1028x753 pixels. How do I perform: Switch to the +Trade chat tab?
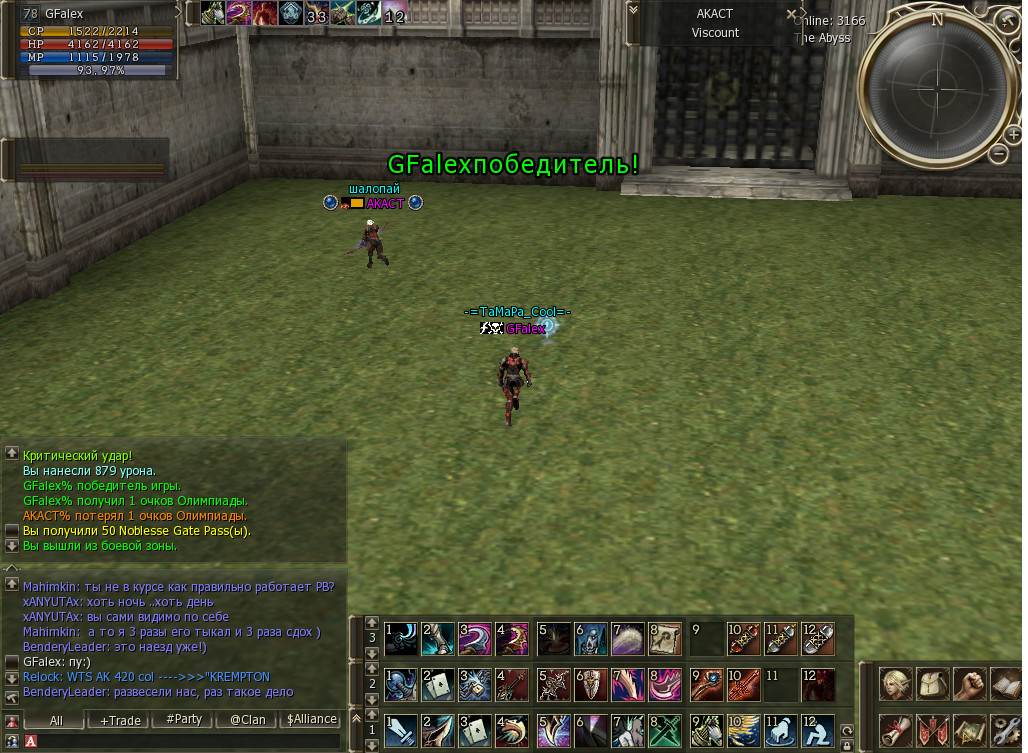click(119, 719)
